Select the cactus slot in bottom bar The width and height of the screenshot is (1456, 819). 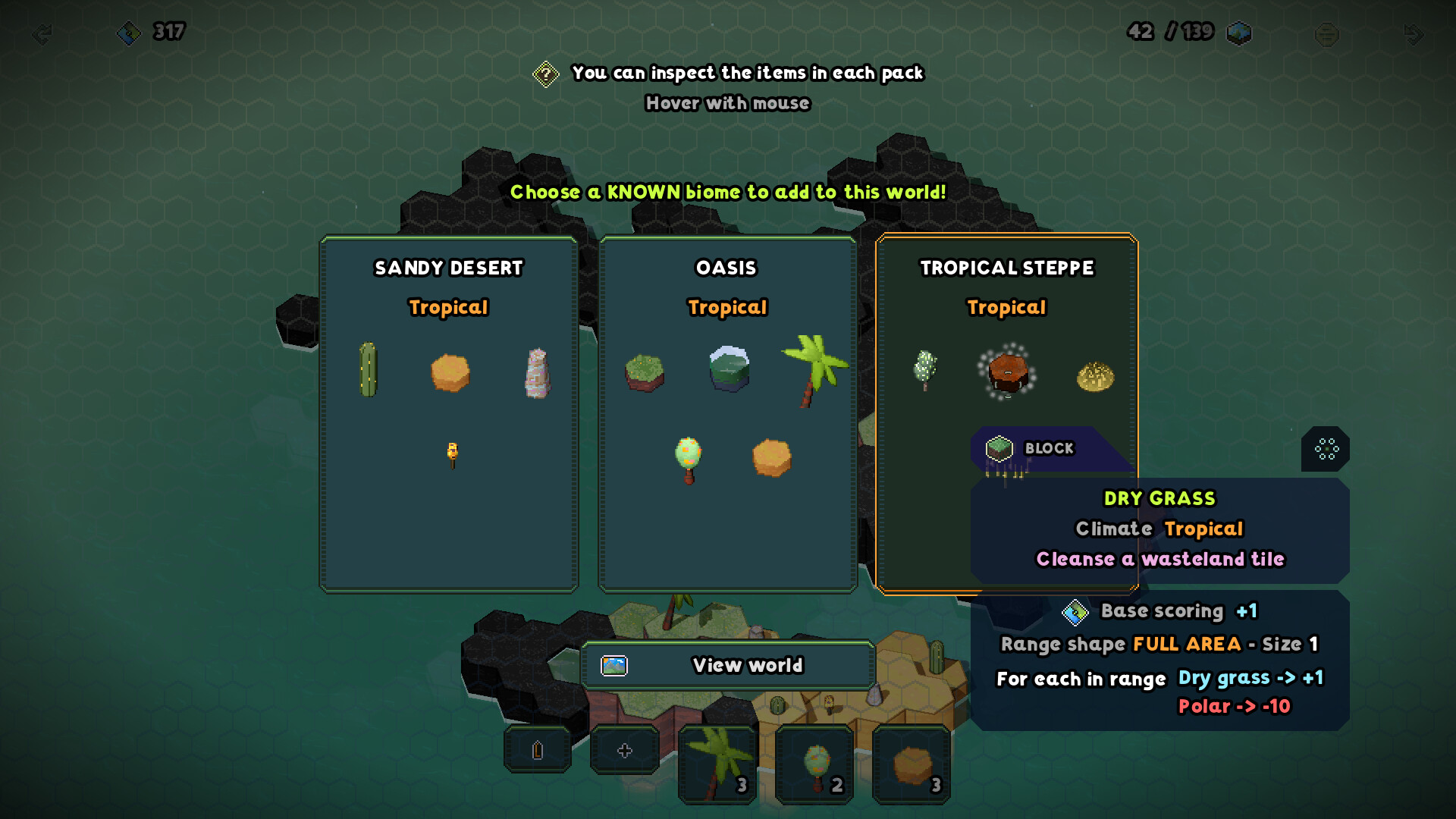(x=538, y=750)
